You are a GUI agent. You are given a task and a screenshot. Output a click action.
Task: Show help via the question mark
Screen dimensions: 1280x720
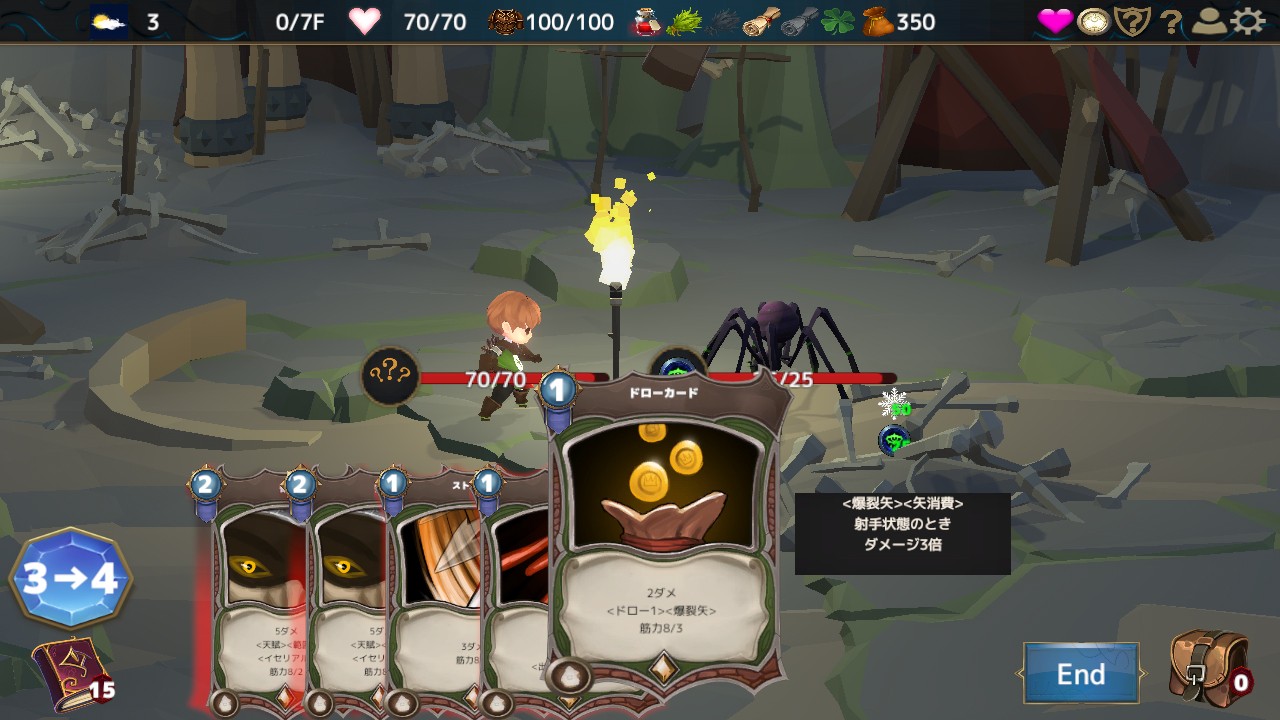click(x=1171, y=22)
